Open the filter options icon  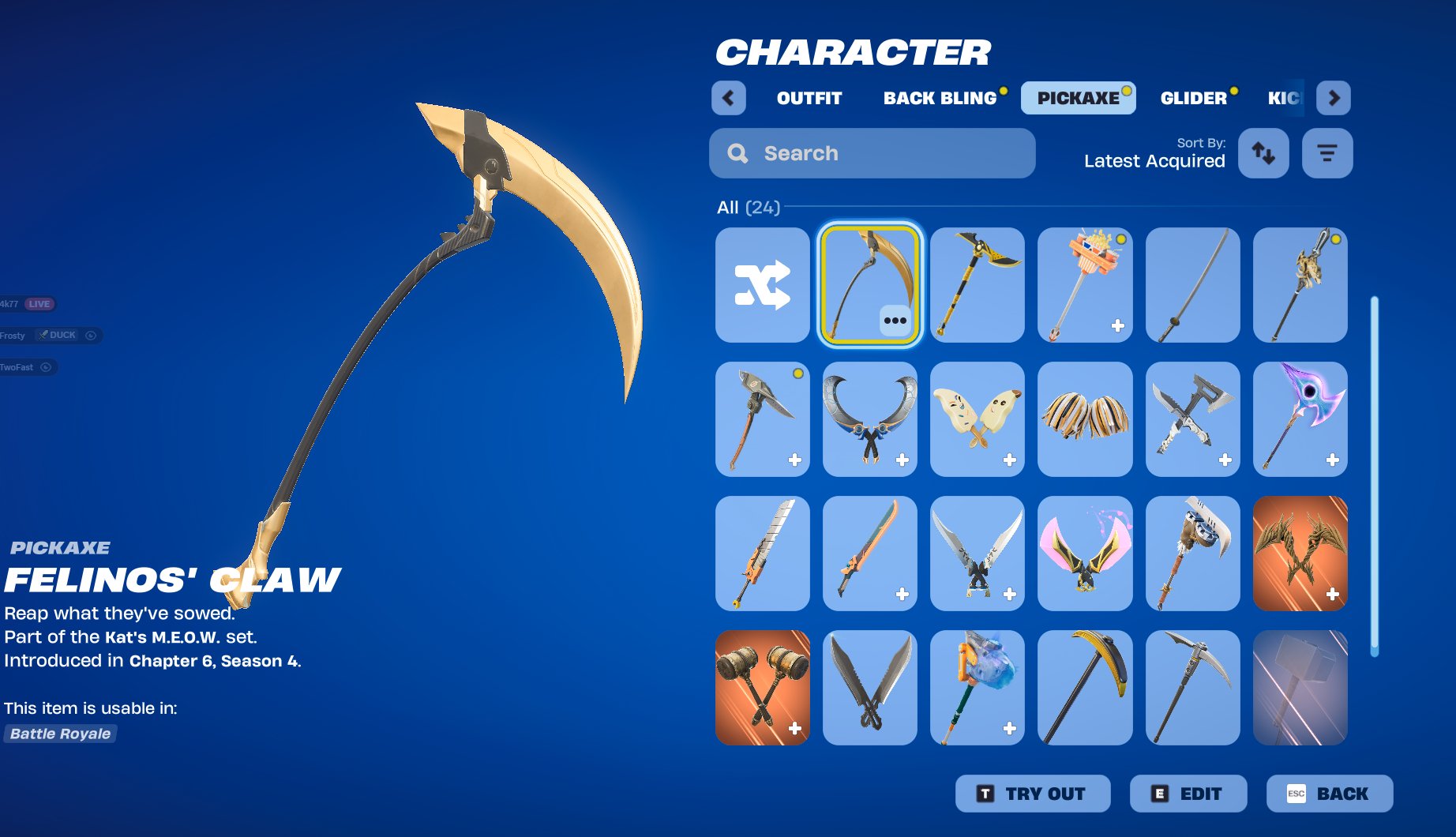(x=1327, y=153)
